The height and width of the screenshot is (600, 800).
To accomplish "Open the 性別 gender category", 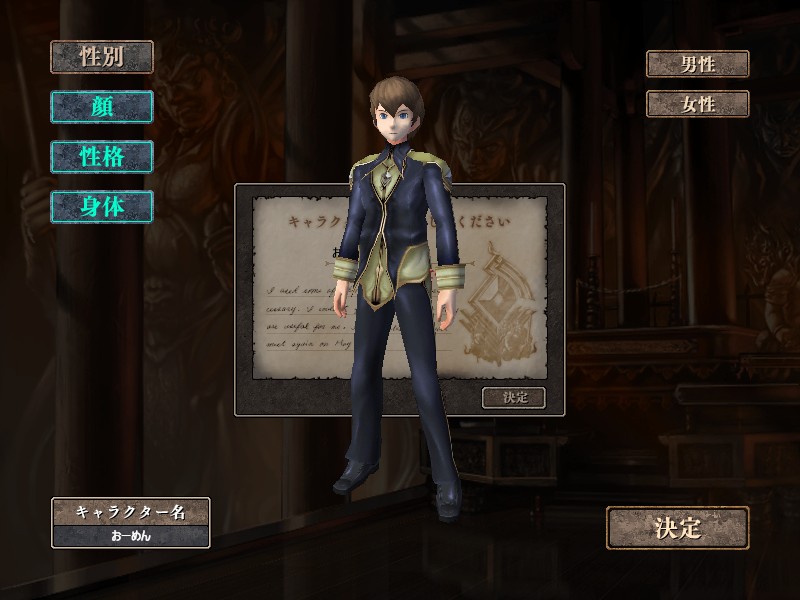I will (102, 57).
